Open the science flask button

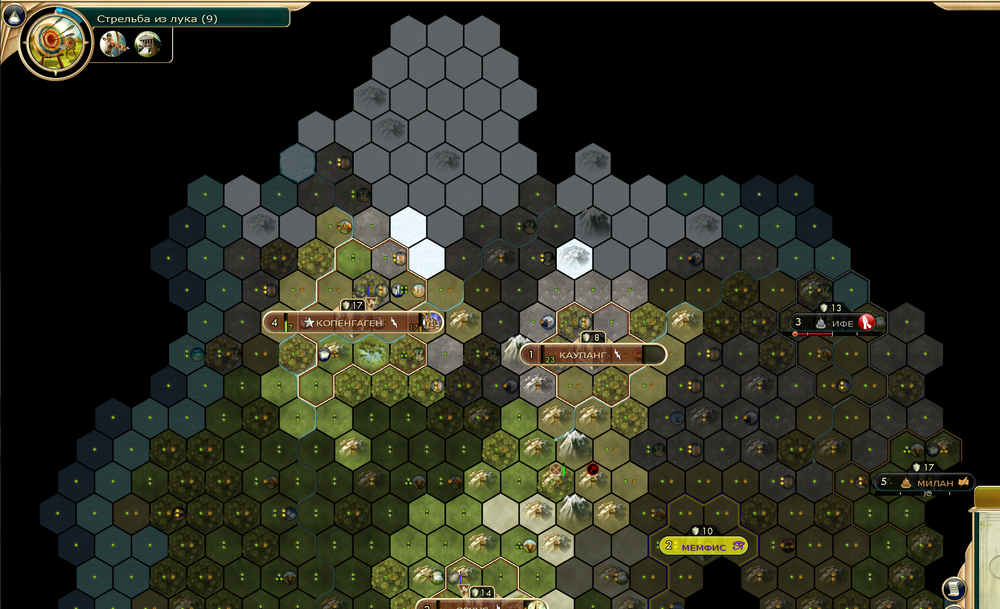(x=9, y=8)
